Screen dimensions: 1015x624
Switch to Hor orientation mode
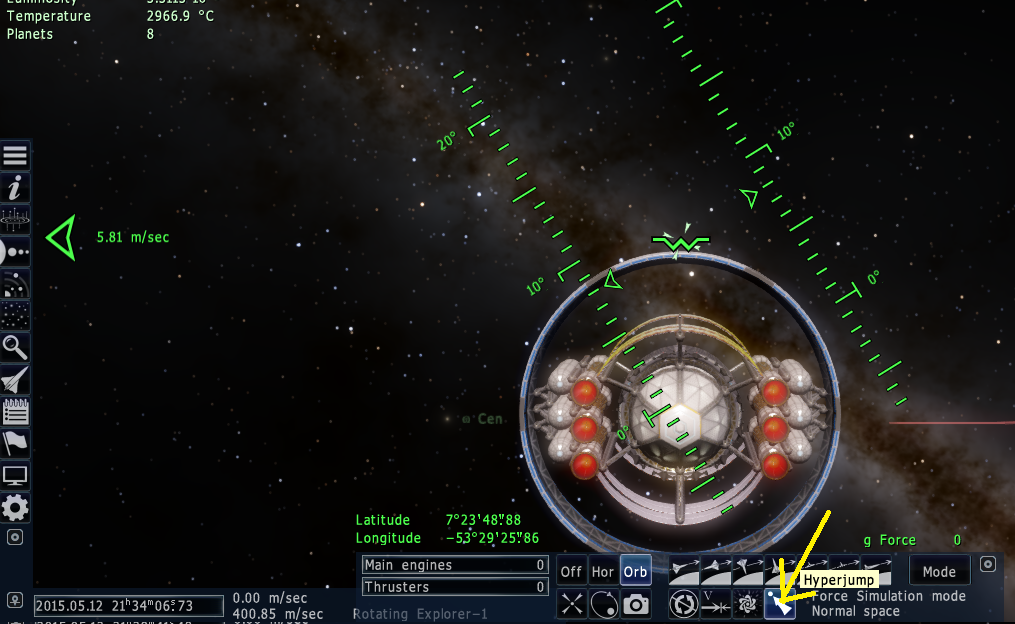[x=603, y=572]
